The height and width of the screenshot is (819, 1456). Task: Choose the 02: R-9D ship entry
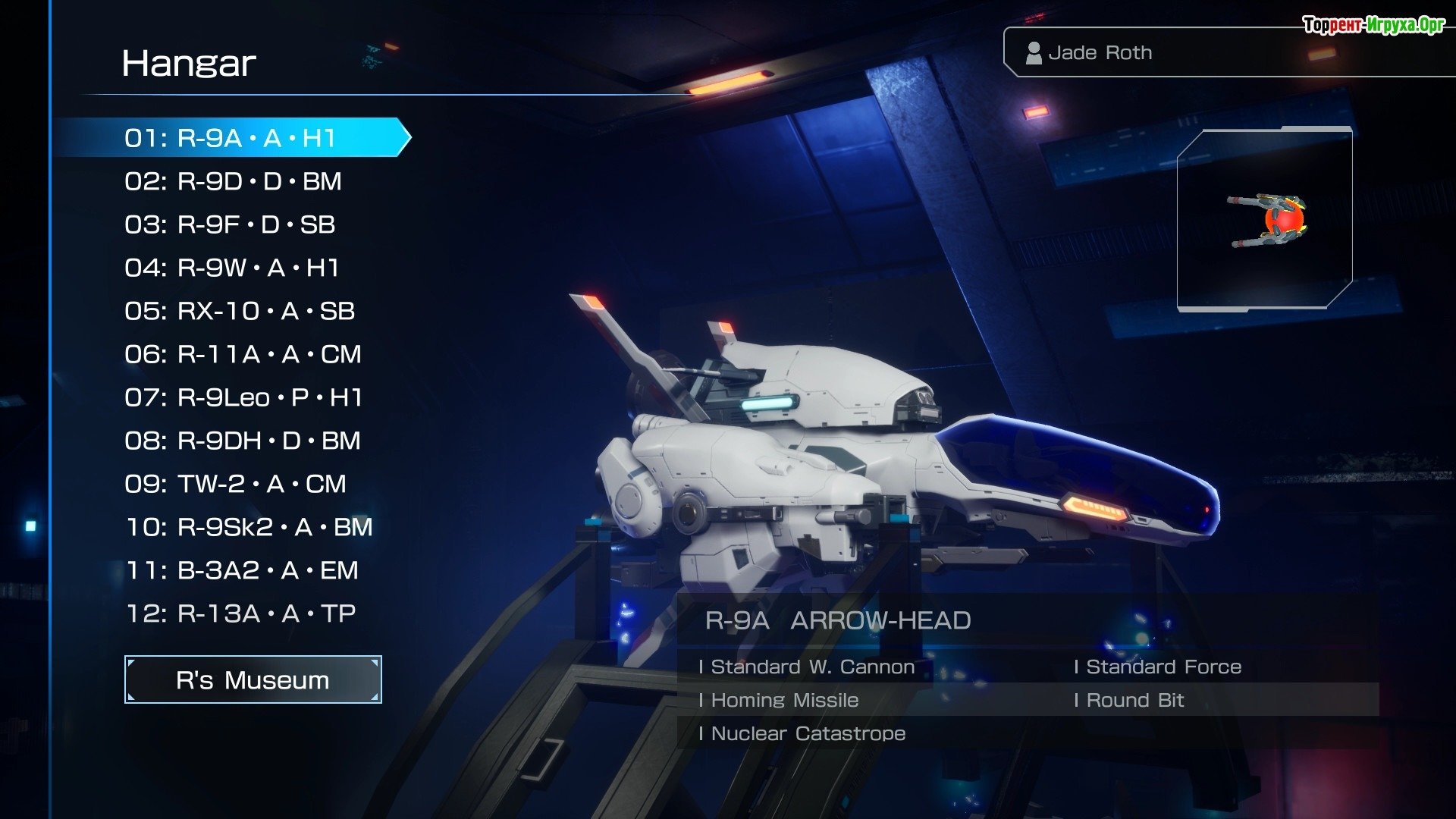click(233, 181)
